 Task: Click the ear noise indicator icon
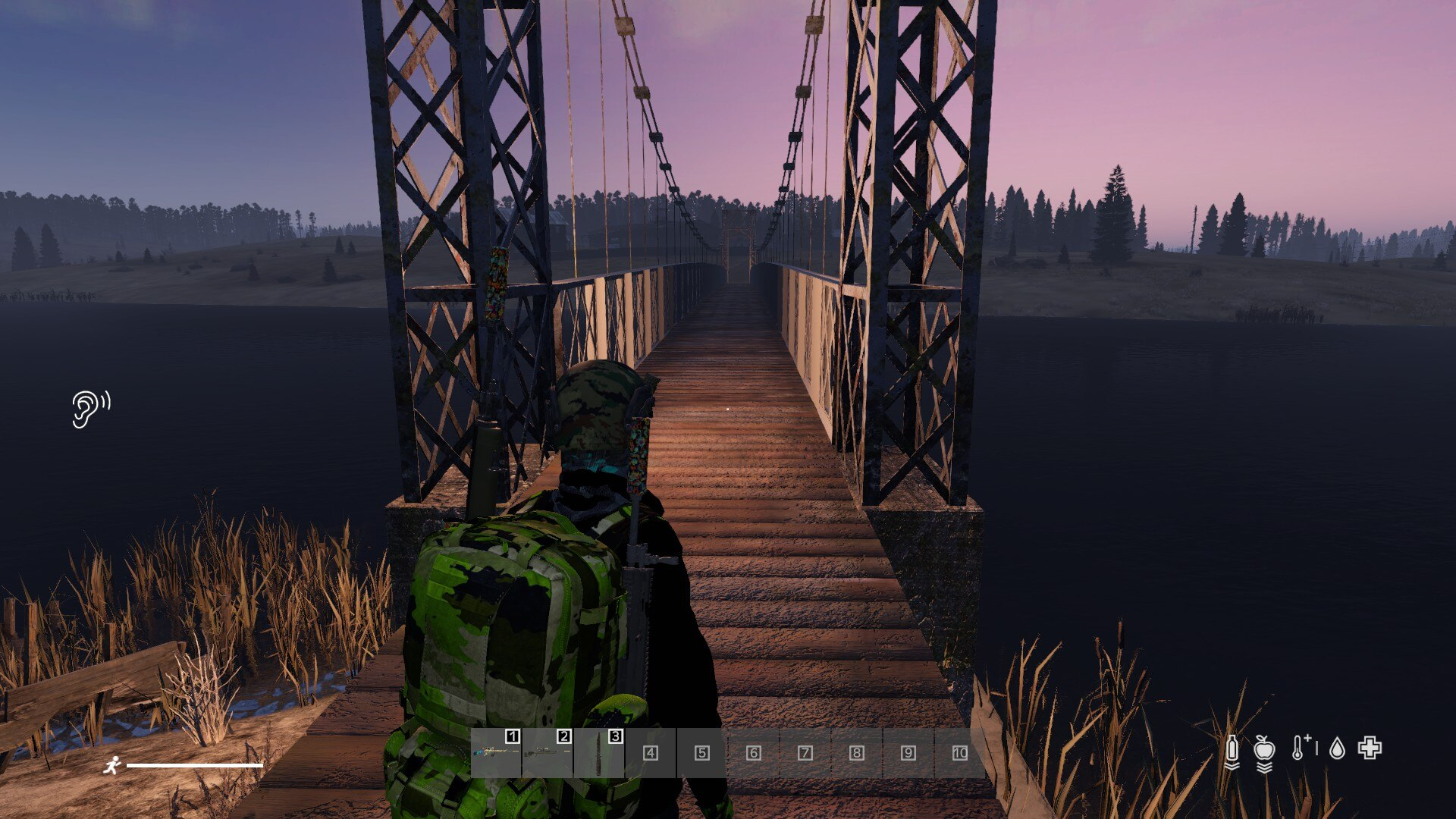click(90, 409)
